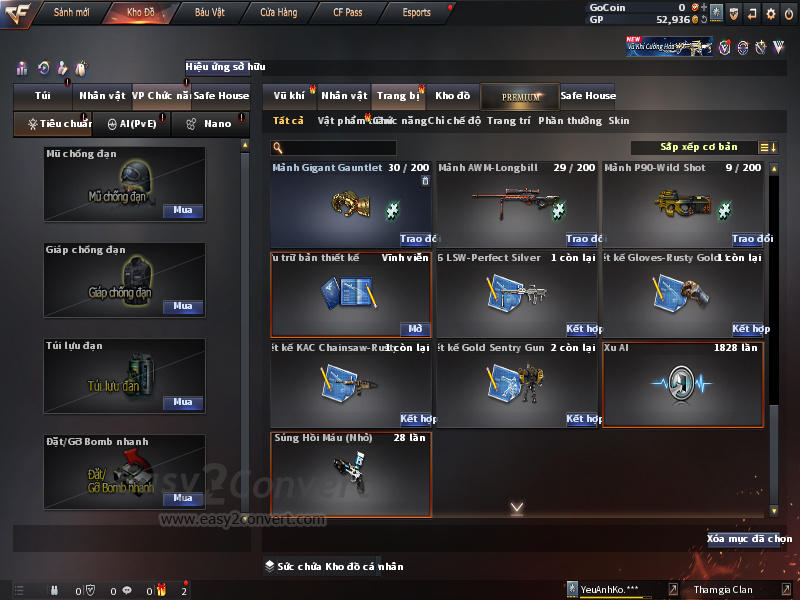Select the Xu AI item slot

coord(682,385)
